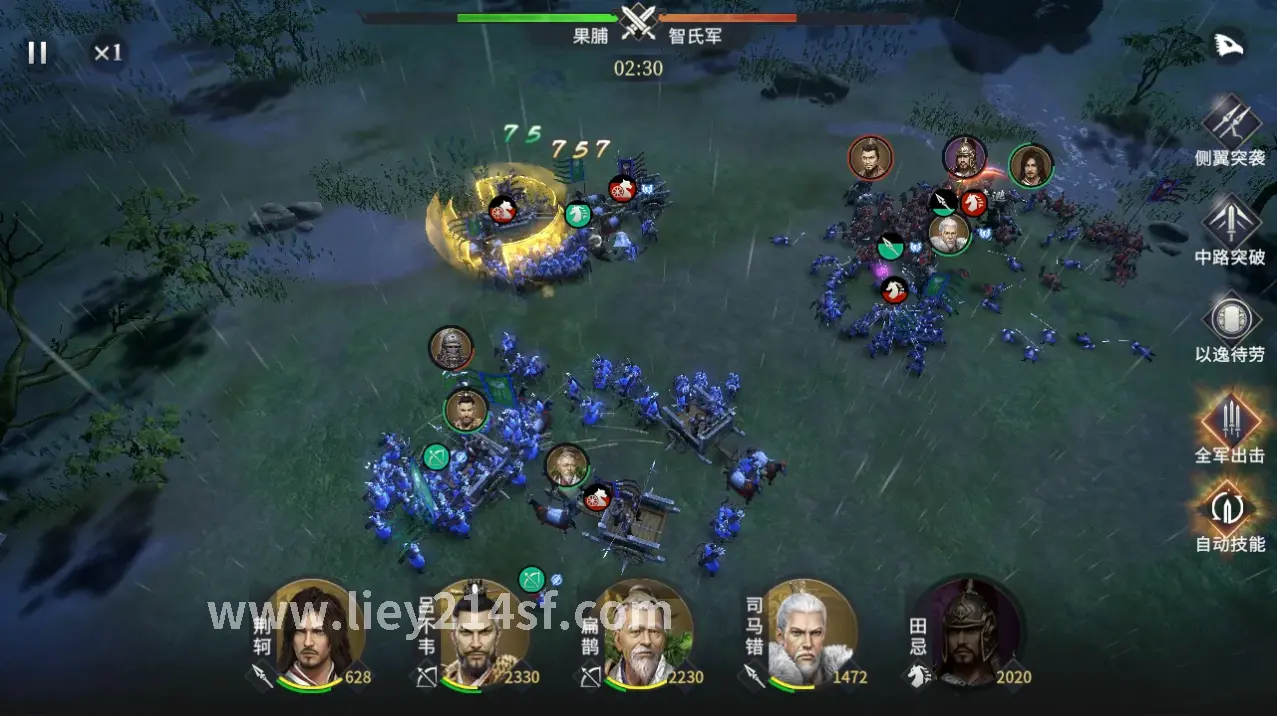Screen dimensions: 1277x716
Task: Pause the battle
Action: [37, 52]
